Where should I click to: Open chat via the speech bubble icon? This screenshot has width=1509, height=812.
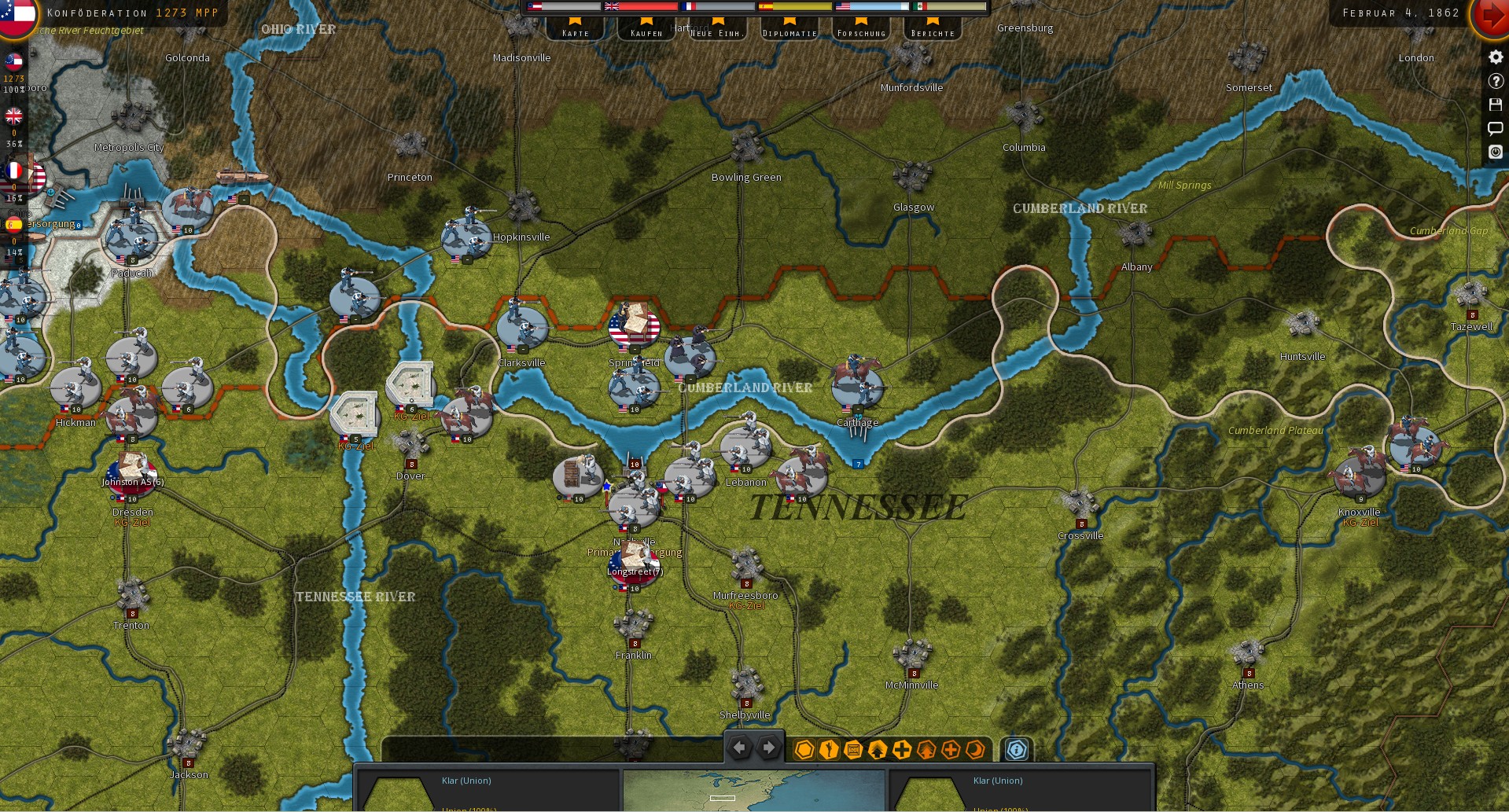click(x=1495, y=128)
